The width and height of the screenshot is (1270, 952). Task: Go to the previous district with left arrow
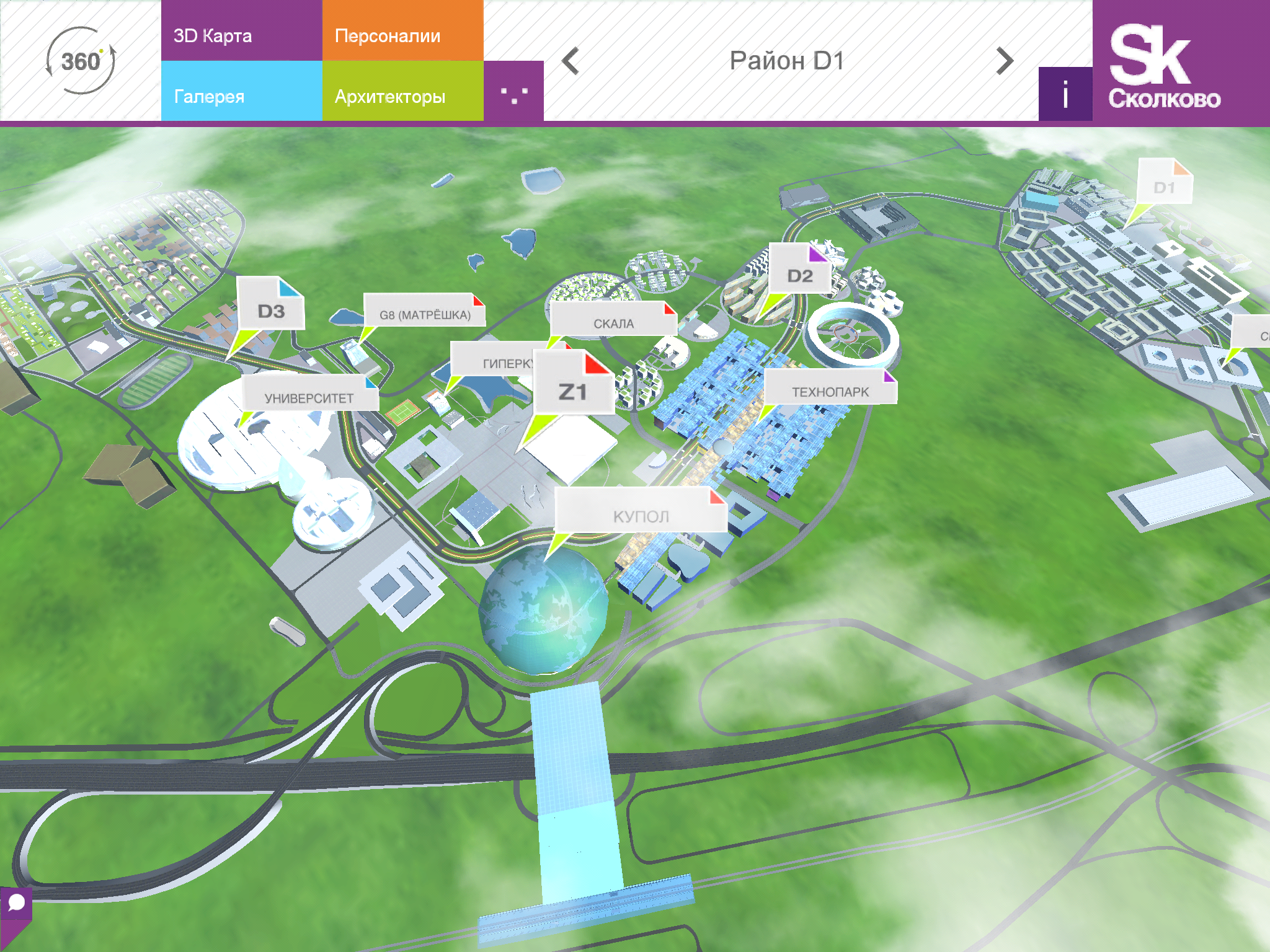point(571,61)
